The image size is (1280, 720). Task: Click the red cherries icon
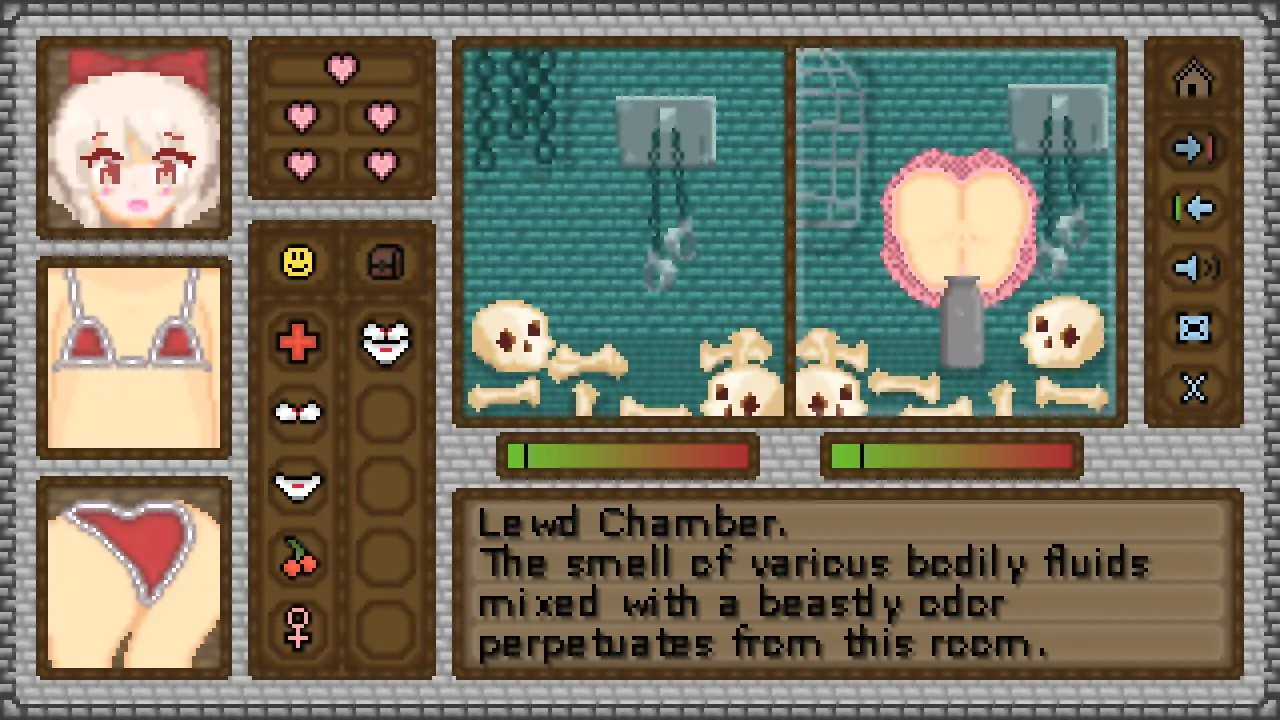(x=298, y=558)
